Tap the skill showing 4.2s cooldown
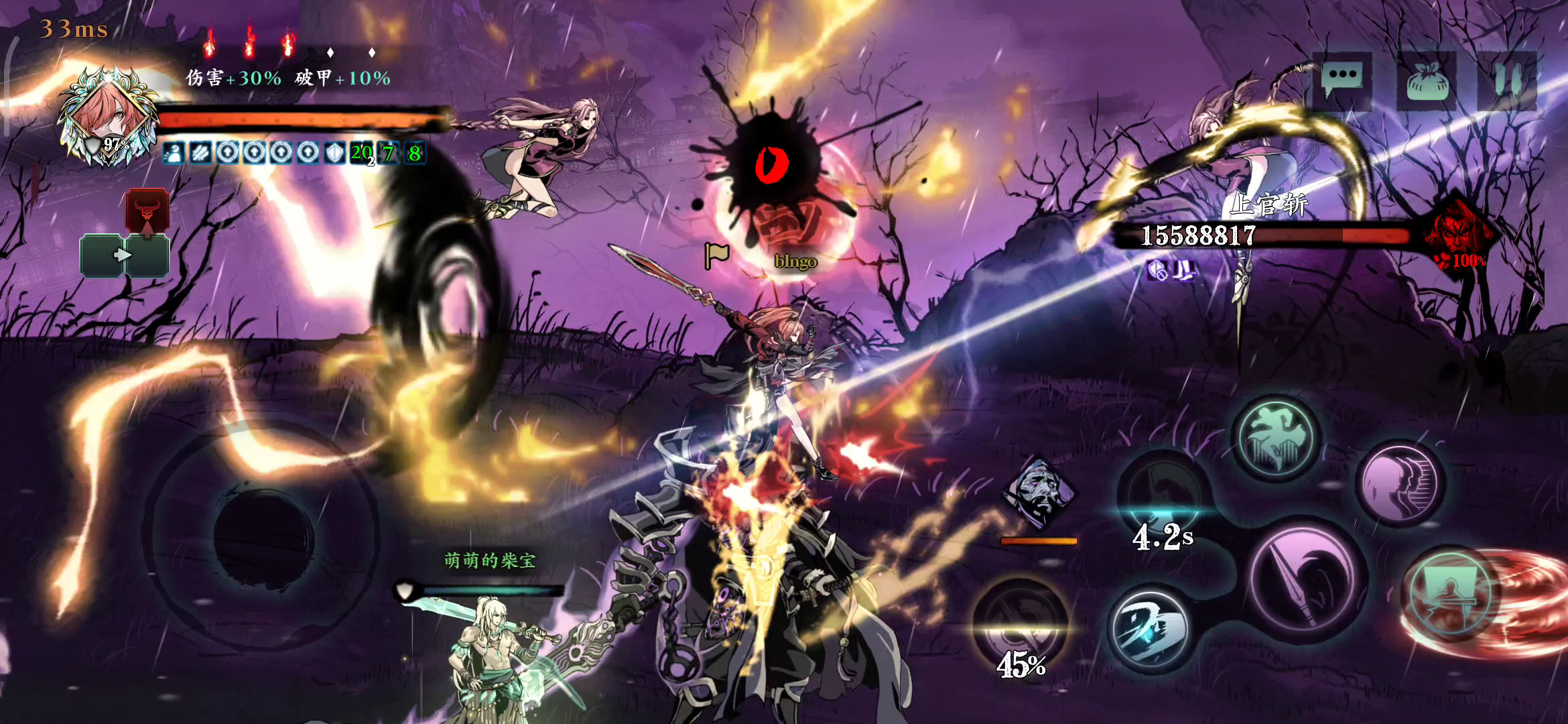Screen dimensions: 1568x724 [1163, 497]
